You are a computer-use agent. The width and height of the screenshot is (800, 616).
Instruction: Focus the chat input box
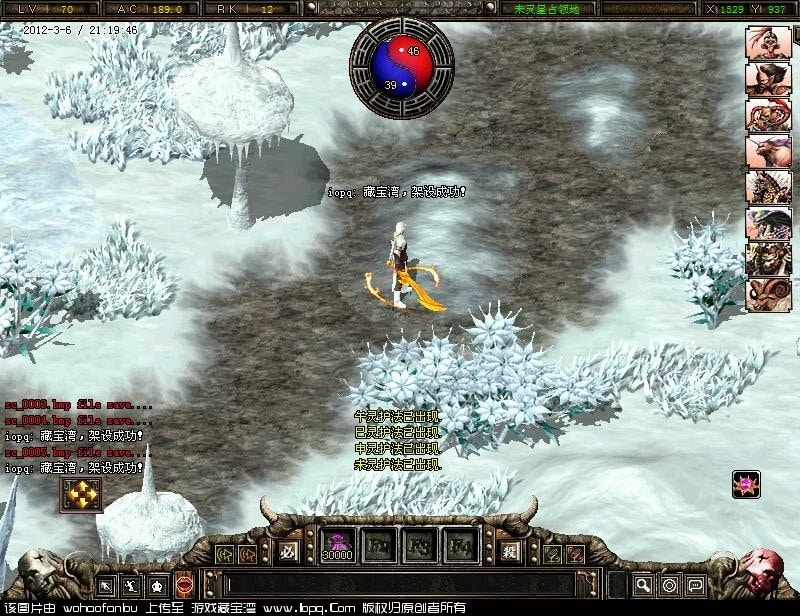pos(400,584)
